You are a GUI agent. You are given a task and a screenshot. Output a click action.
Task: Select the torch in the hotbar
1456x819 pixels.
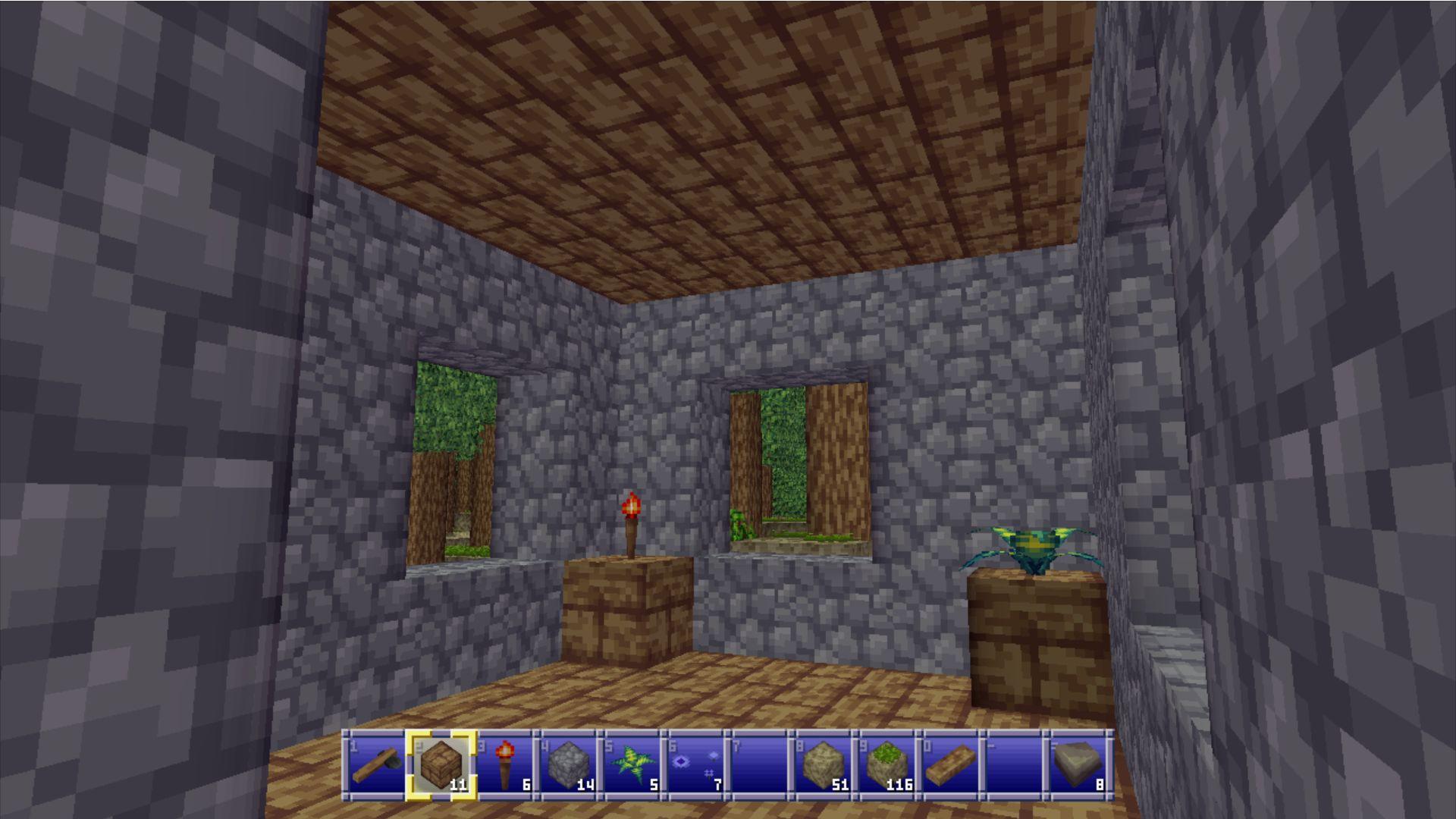(505, 764)
